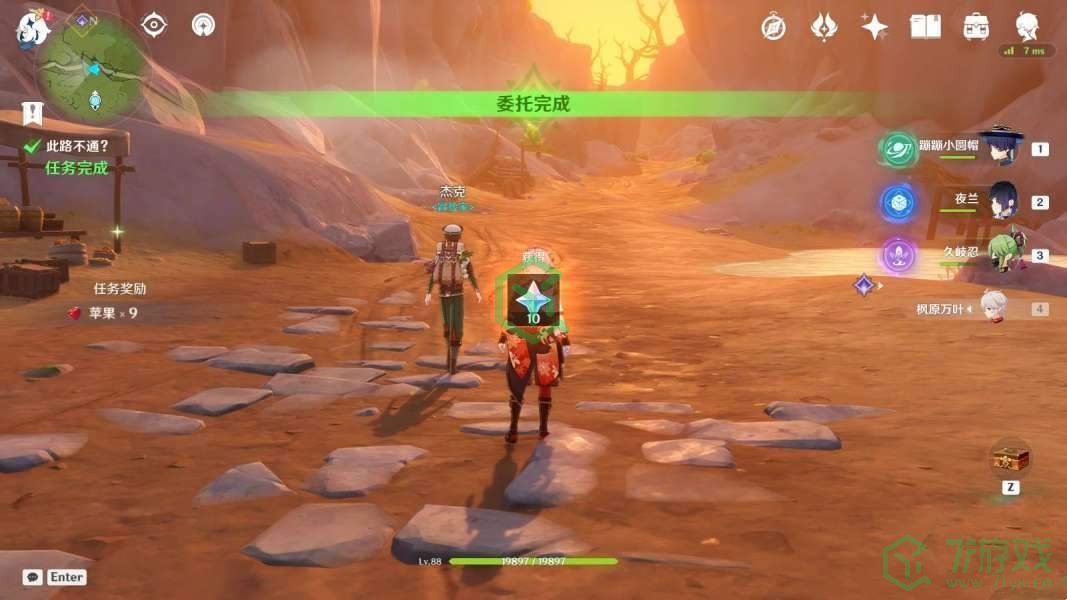Click the exclamation quest bookmark icon
The width and height of the screenshot is (1067, 600).
(x=34, y=112)
